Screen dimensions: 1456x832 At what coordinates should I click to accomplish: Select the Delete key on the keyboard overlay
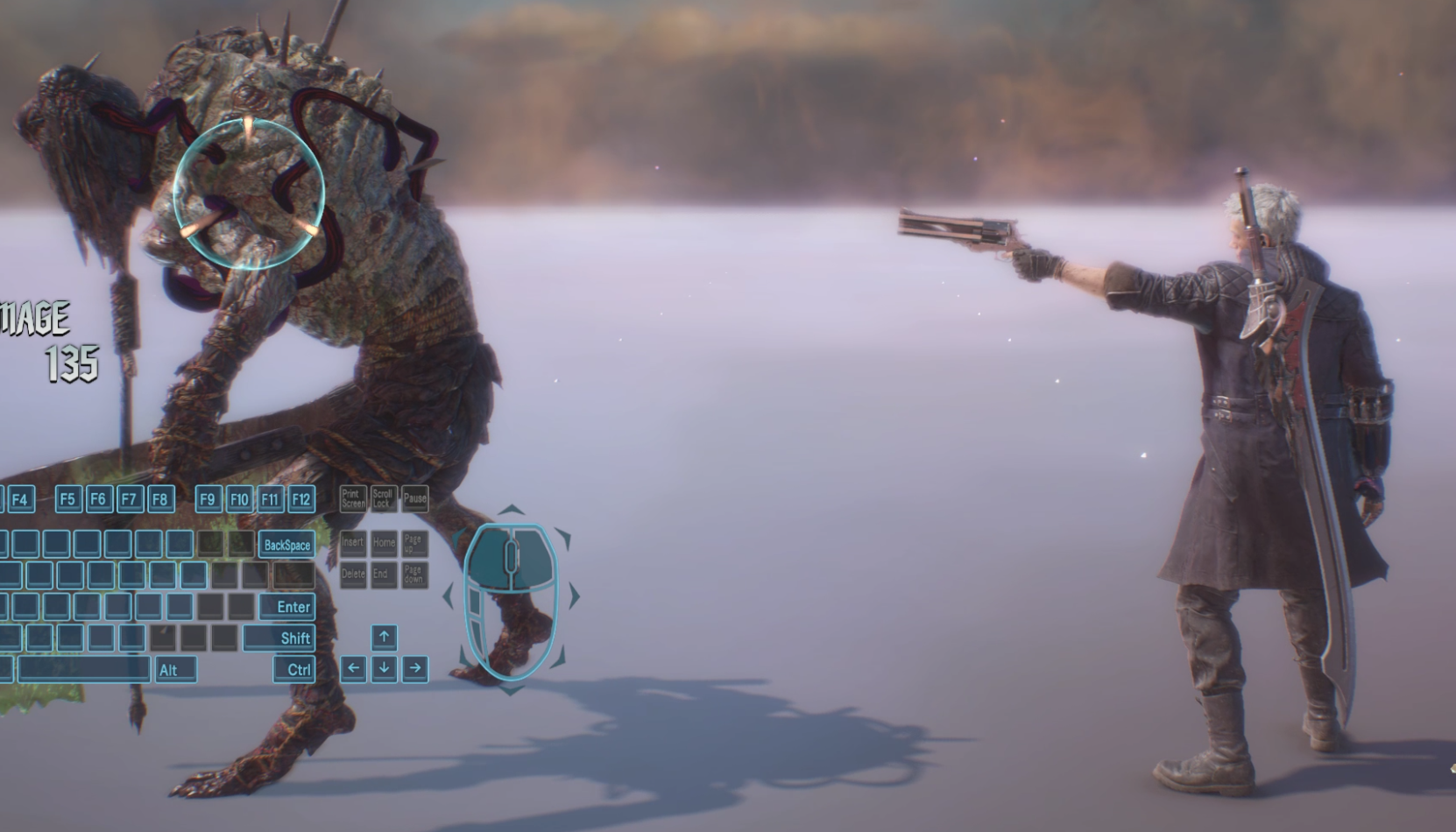click(x=353, y=575)
